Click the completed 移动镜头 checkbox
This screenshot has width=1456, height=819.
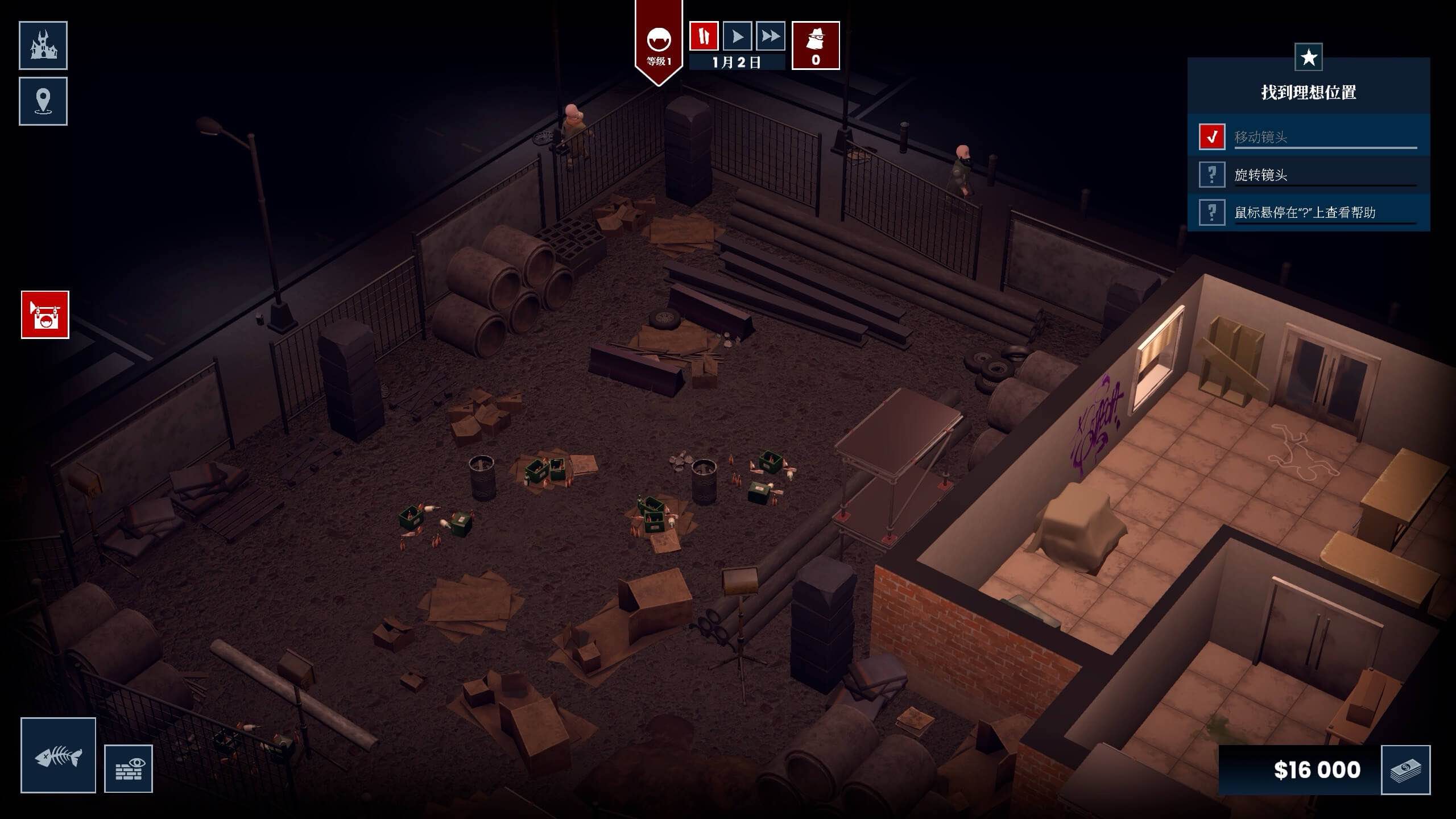pyautogui.click(x=1213, y=135)
